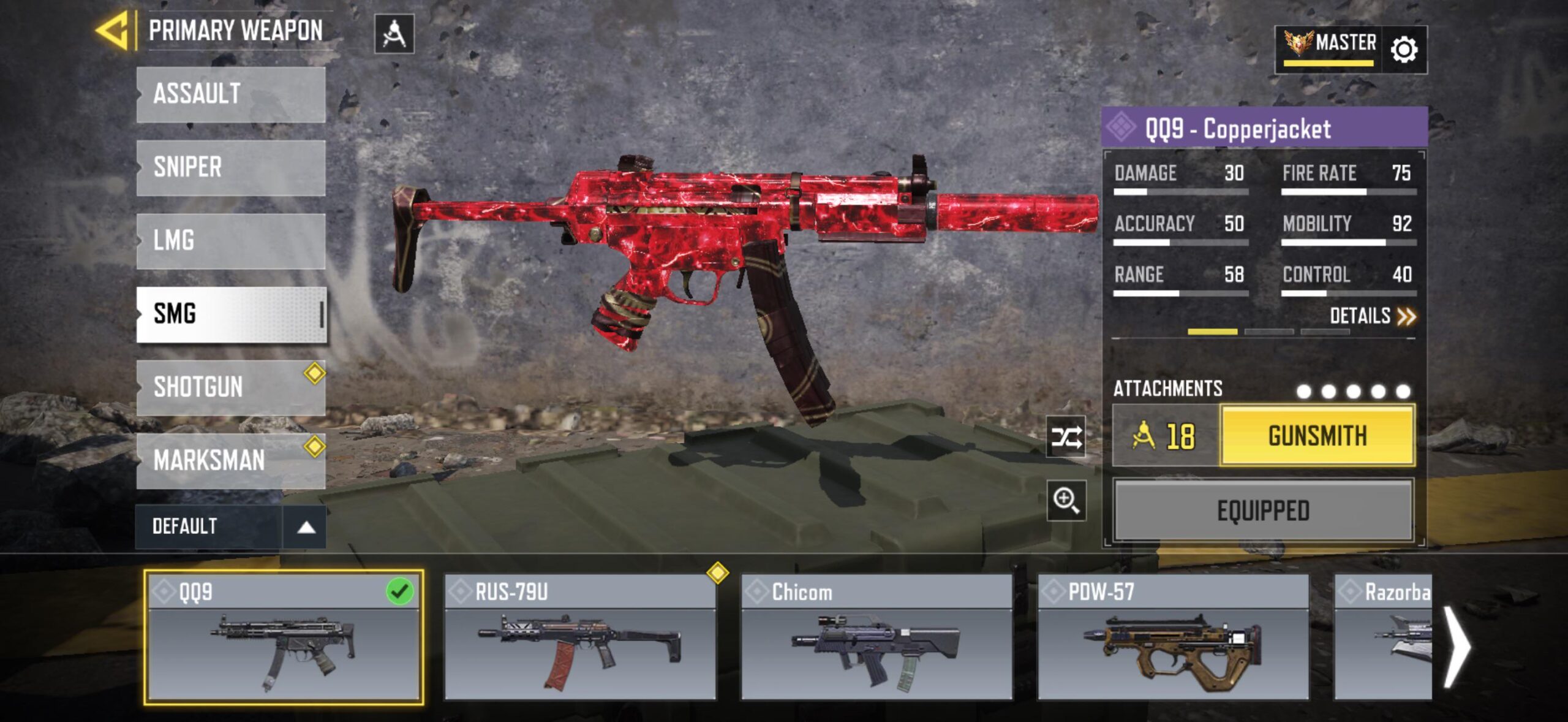Image resolution: width=1568 pixels, height=722 pixels.
Task: Show next weapons with right arrow
Action: tap(1457, 646)
